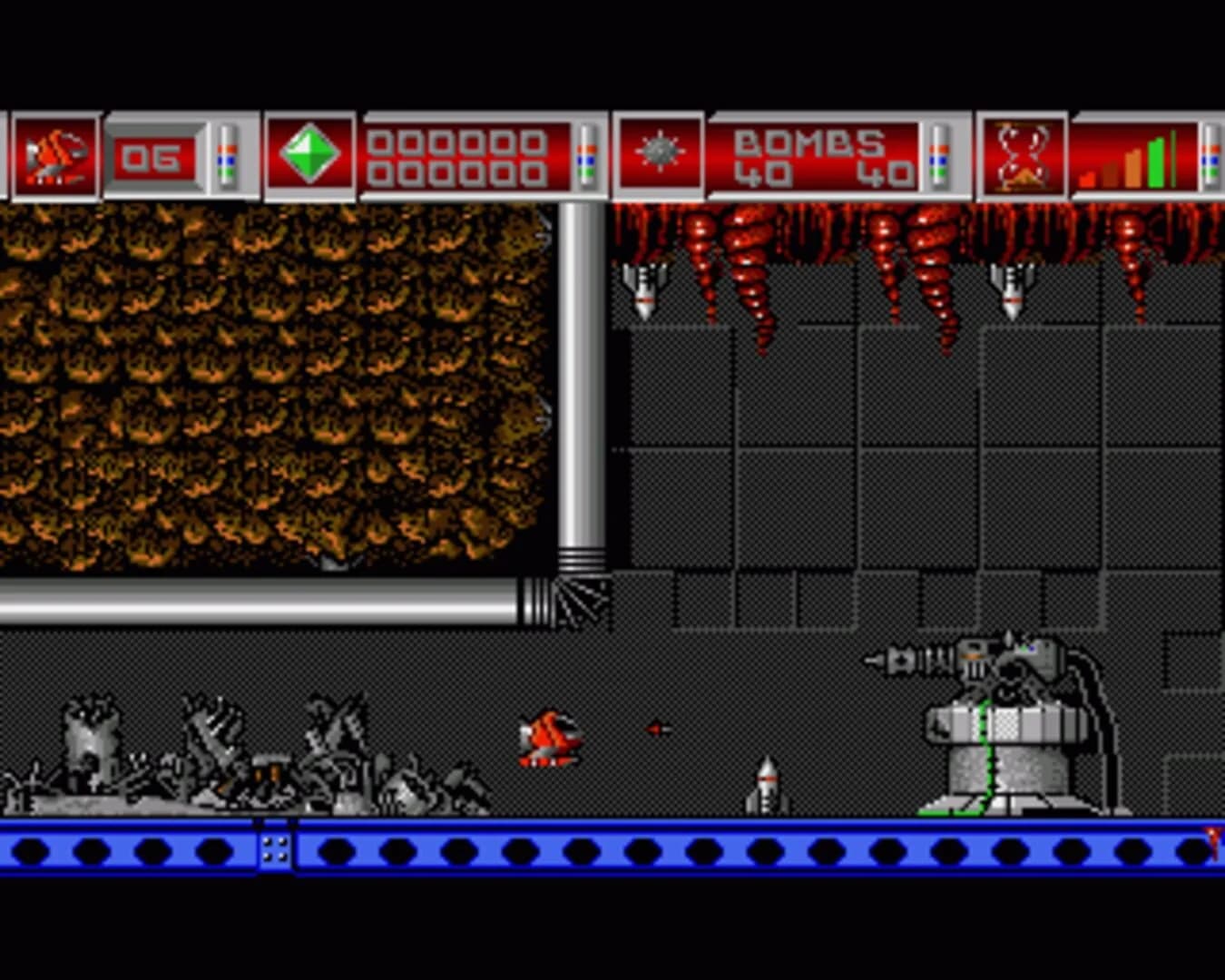Select the leftmost HUD ship status panel
1225x980 pixels.
pyautogui.click(x=52, y=154)
